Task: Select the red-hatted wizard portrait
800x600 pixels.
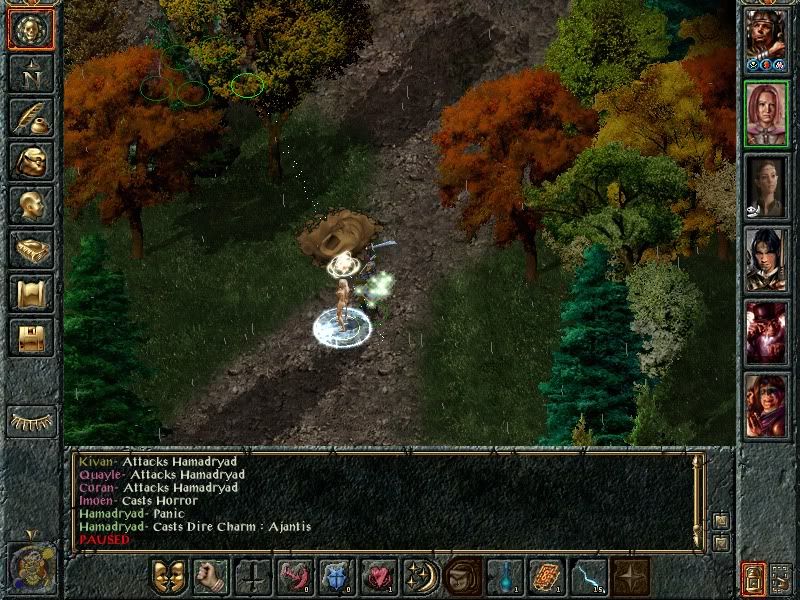Action: click(766, 333)
